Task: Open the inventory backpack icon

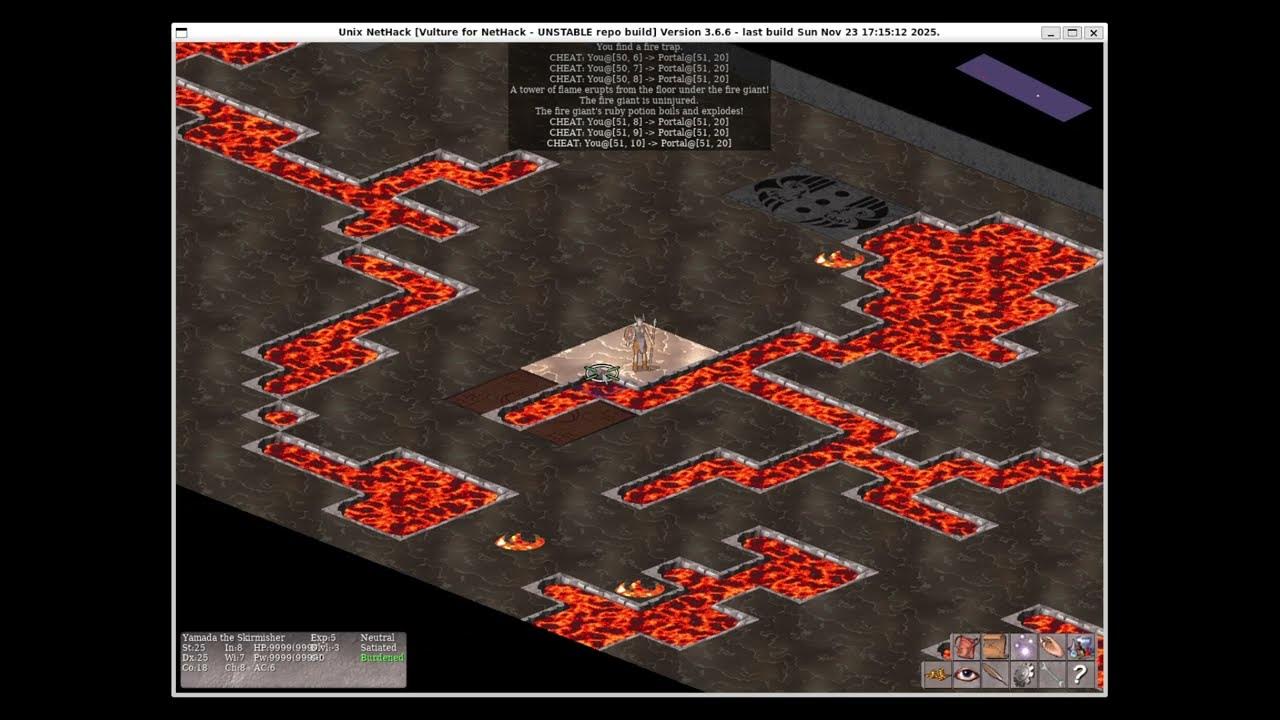Action: pyautogui.click(x=965, y=646)
